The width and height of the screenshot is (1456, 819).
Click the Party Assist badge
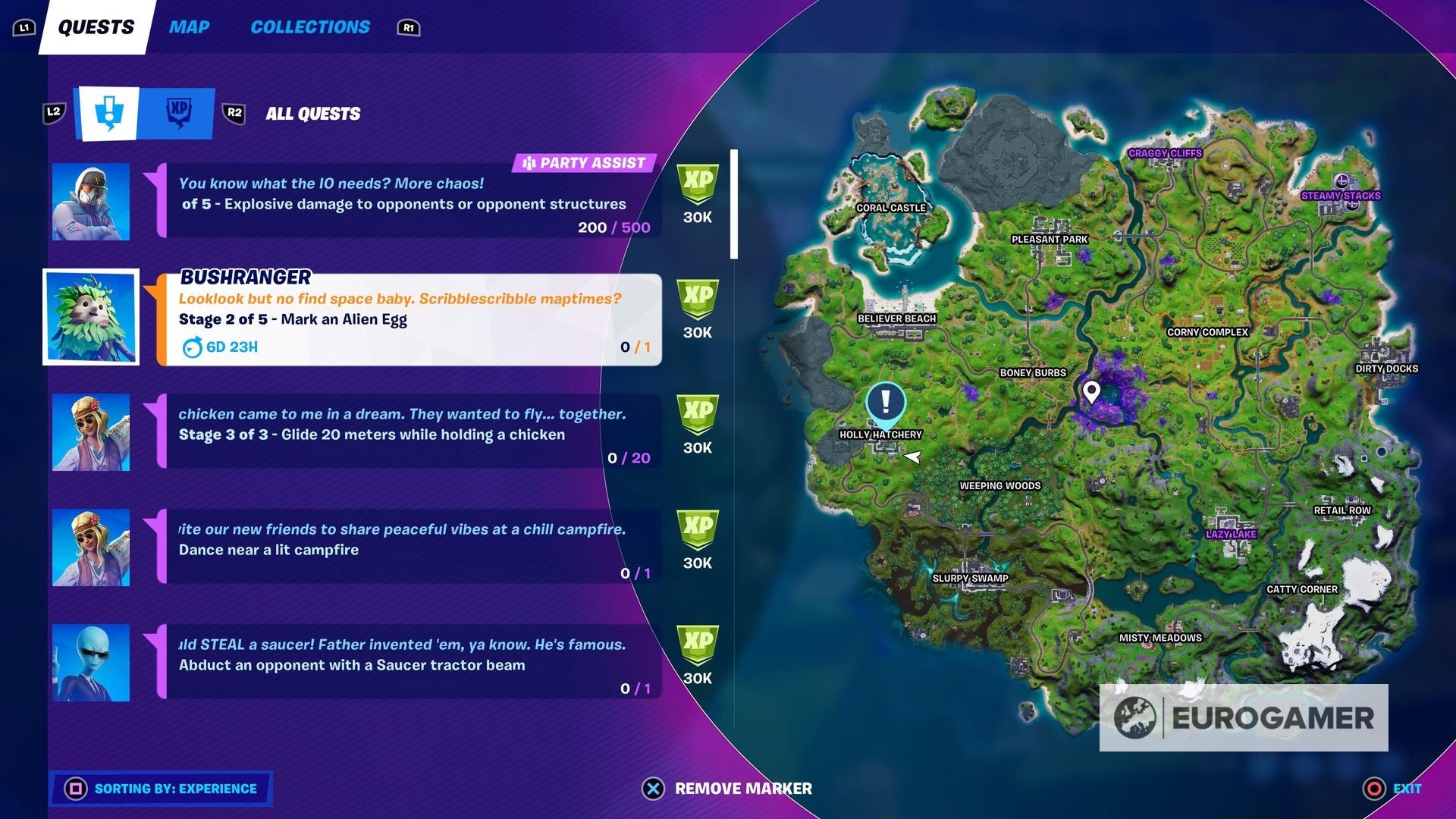pos(584,162)
